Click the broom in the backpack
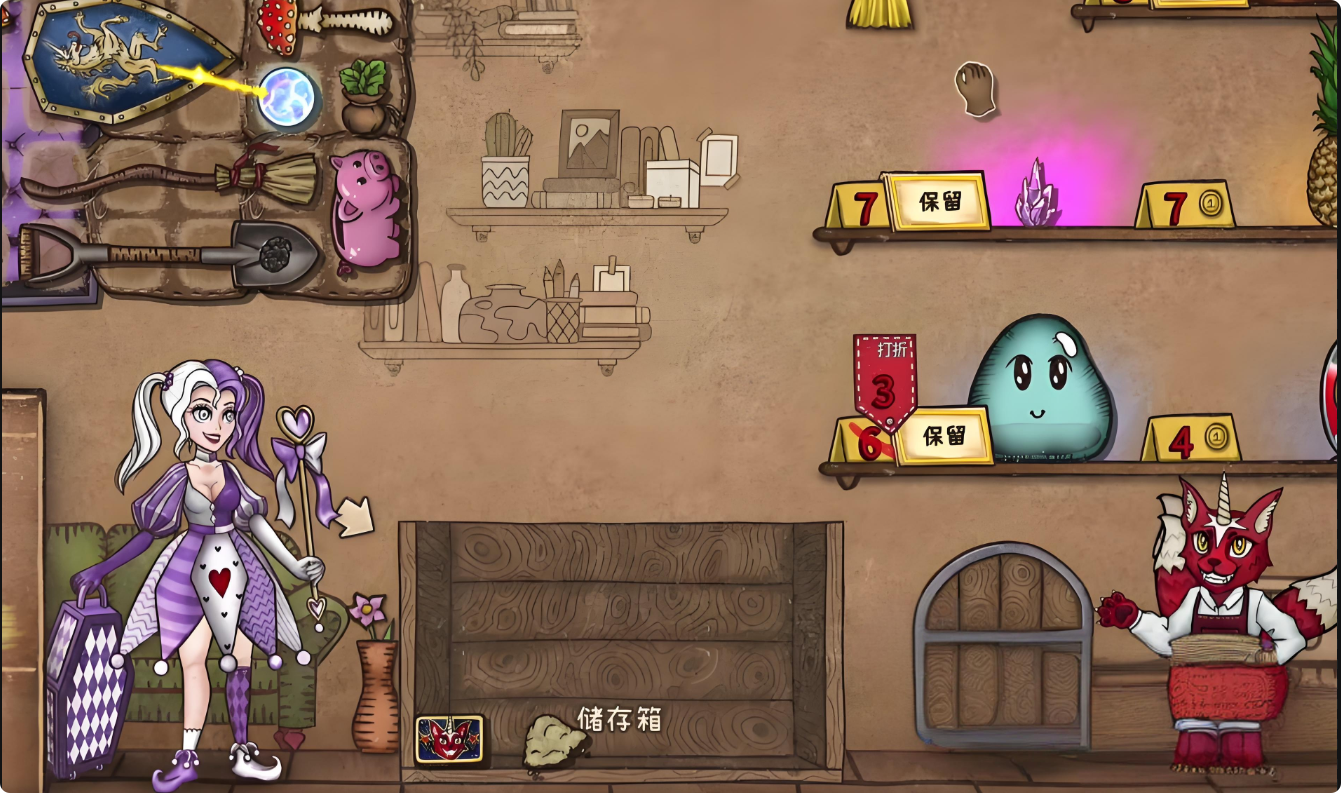1341x793 pixels. [x=170, y=180]
